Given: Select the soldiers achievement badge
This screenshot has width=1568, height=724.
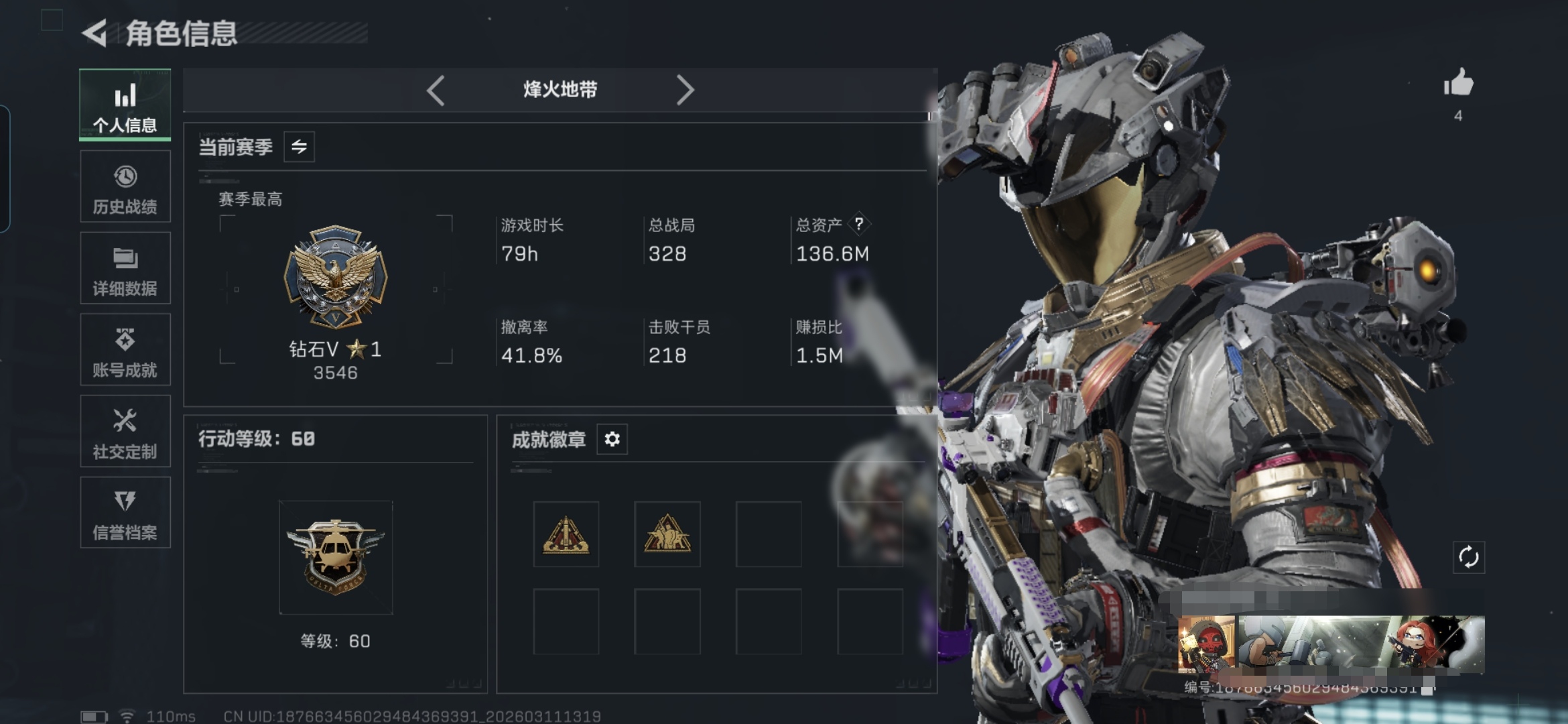Looking at the screenshot, I should [x=667, y=534].
